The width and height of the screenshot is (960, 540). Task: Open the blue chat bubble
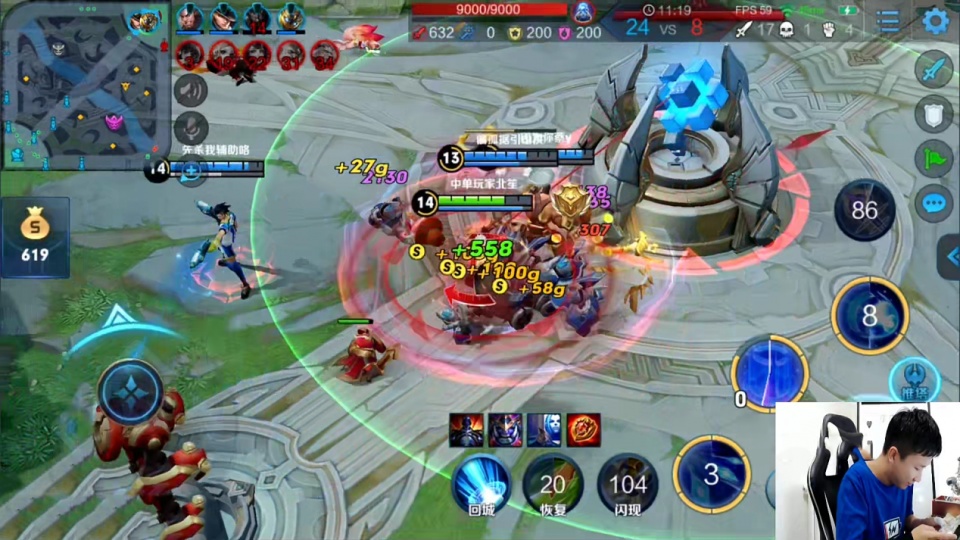pyautogui.click(x=933, y=204)
